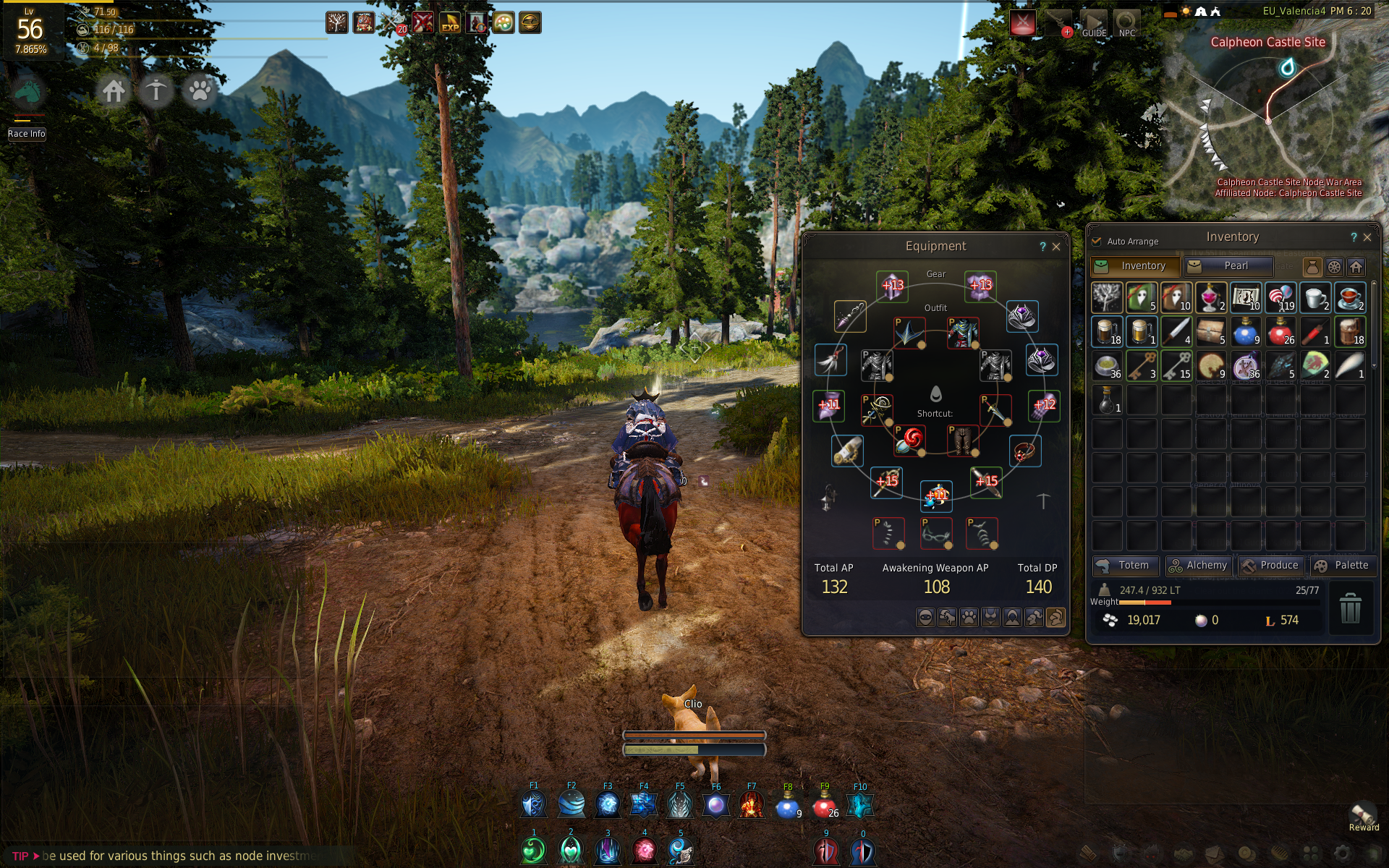Open the Totem button

point(1125,566)
